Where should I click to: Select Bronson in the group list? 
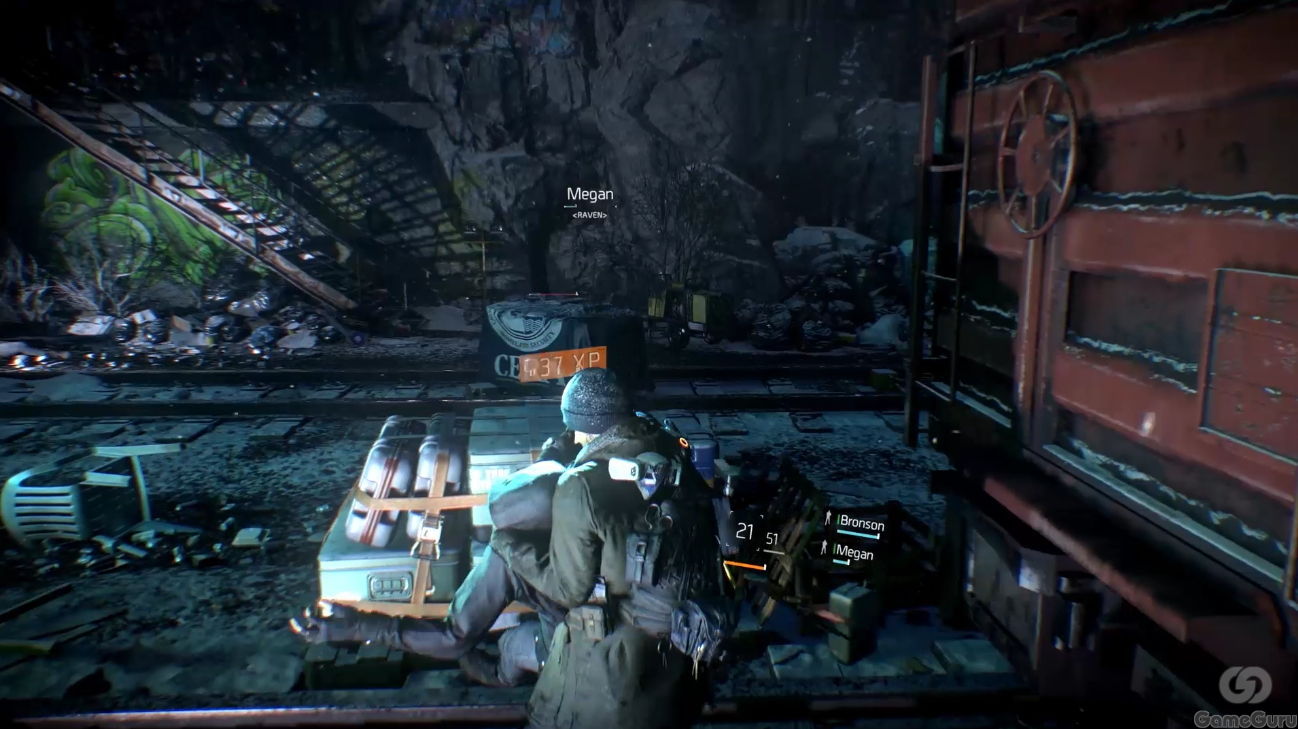pos(857,522)
